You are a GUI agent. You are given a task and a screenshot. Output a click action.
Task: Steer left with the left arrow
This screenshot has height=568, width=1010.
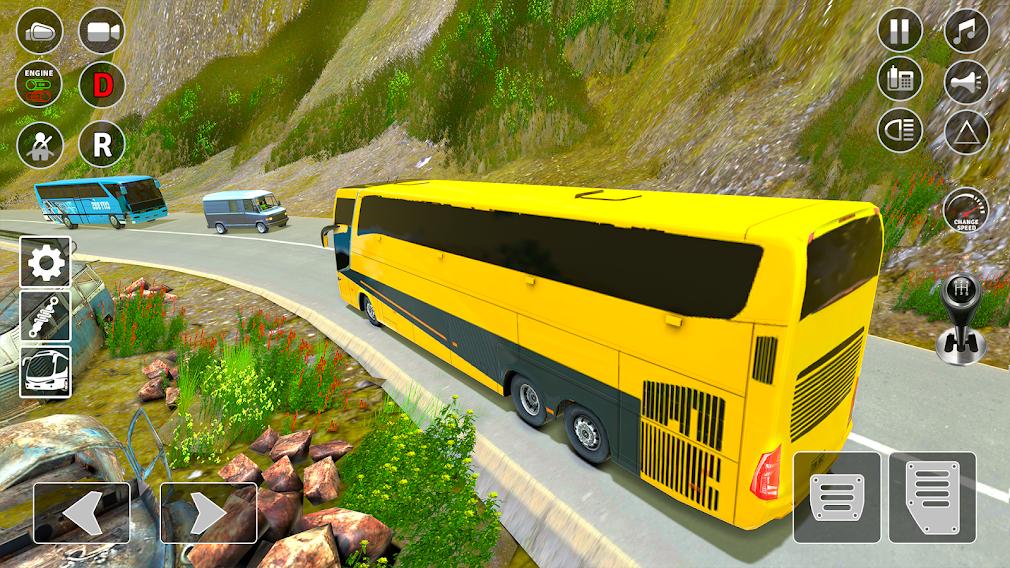pos(81,513)
